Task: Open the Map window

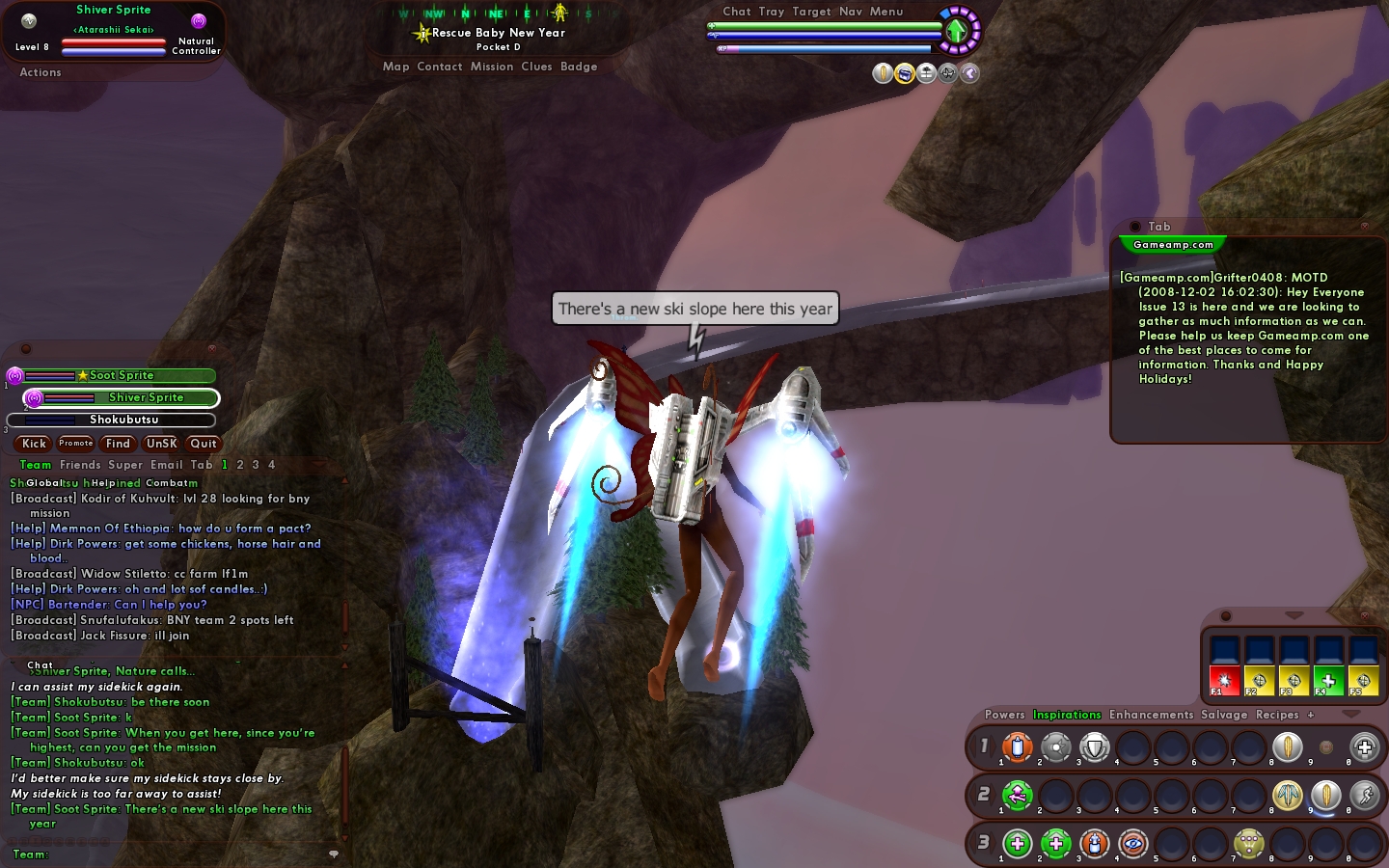Action: 395,67
